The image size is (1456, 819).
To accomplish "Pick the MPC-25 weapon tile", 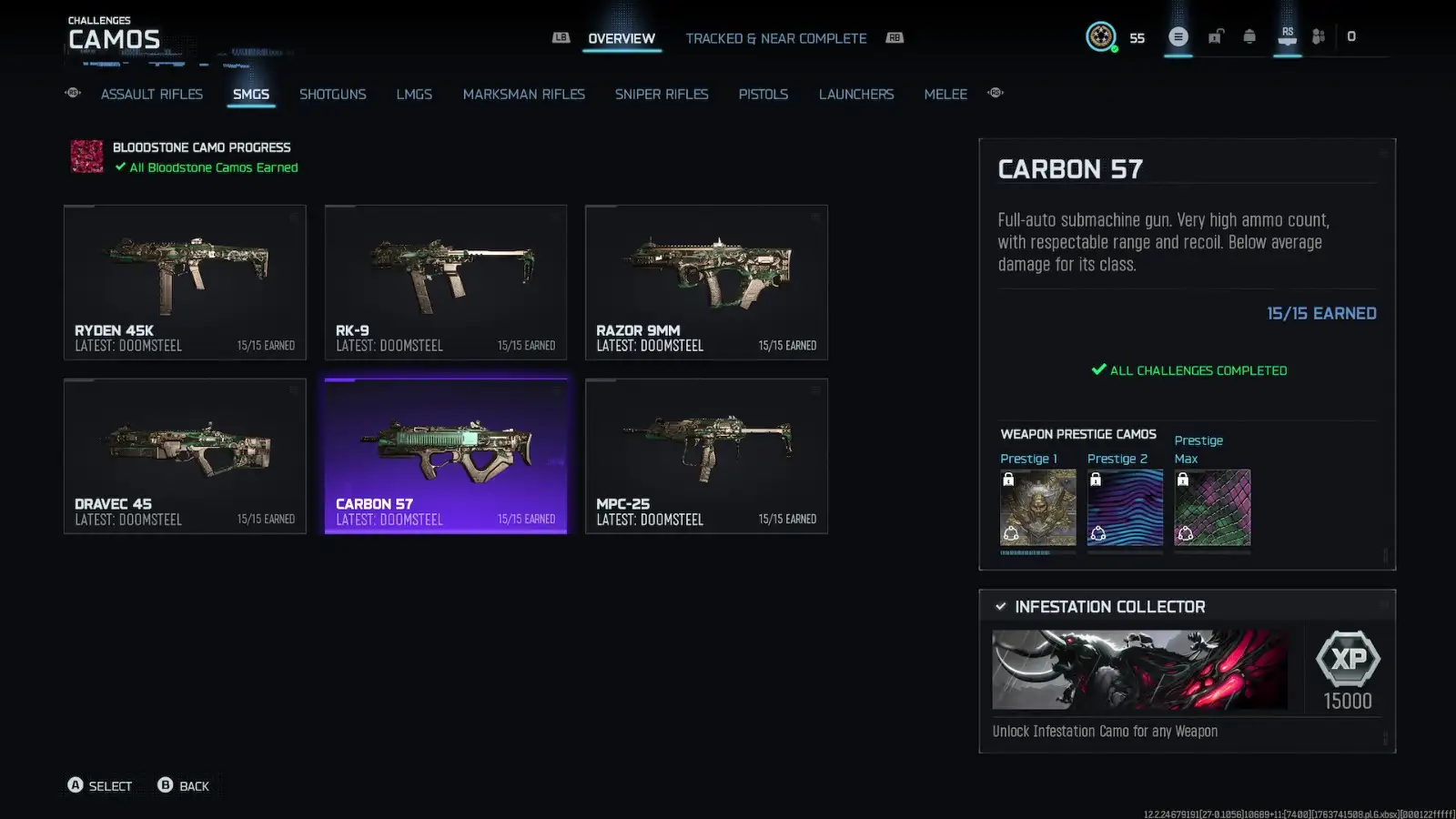I will pos(706,456).
